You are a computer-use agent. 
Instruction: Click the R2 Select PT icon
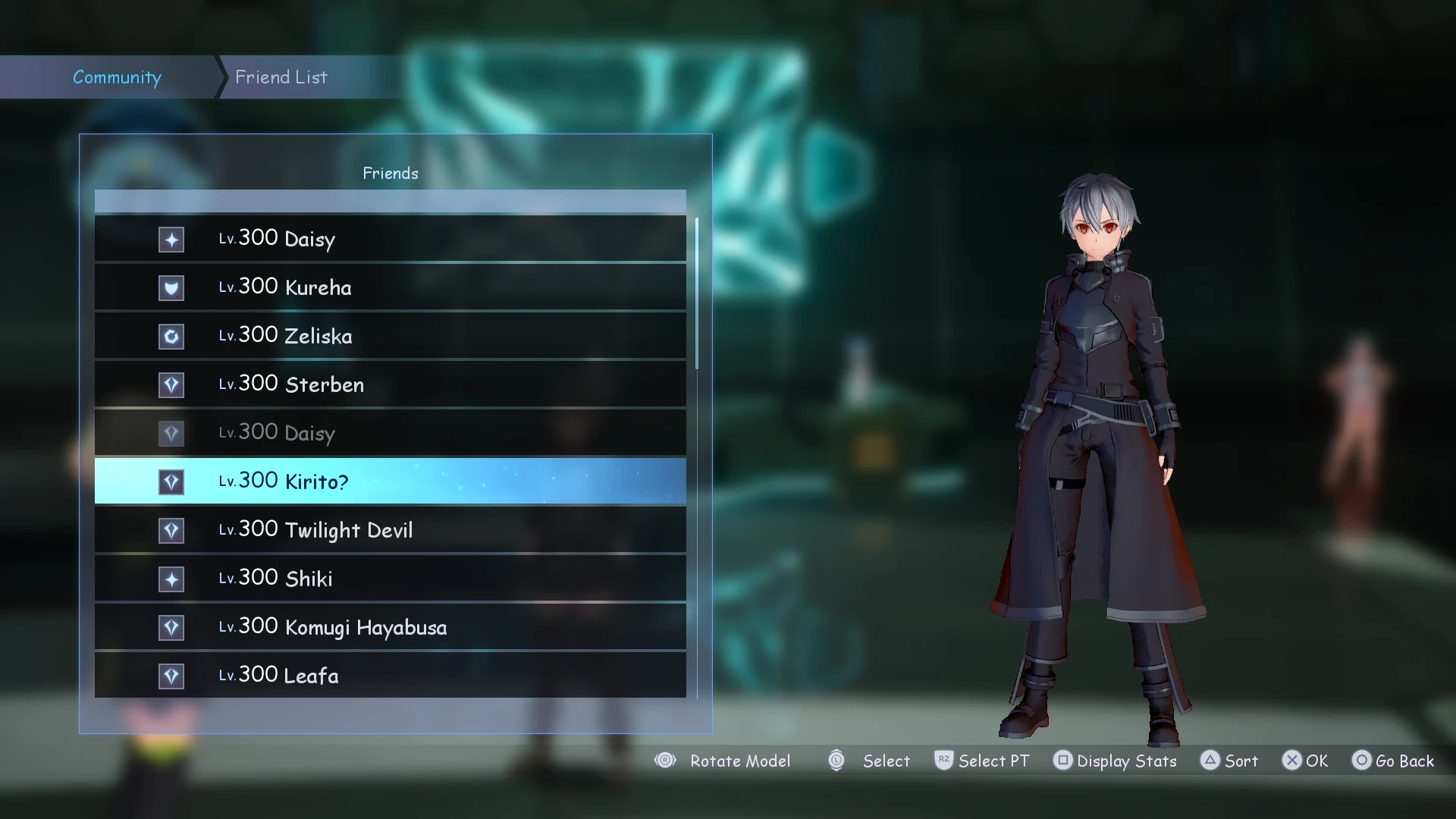pyautogui.click(x=944, y=761)
